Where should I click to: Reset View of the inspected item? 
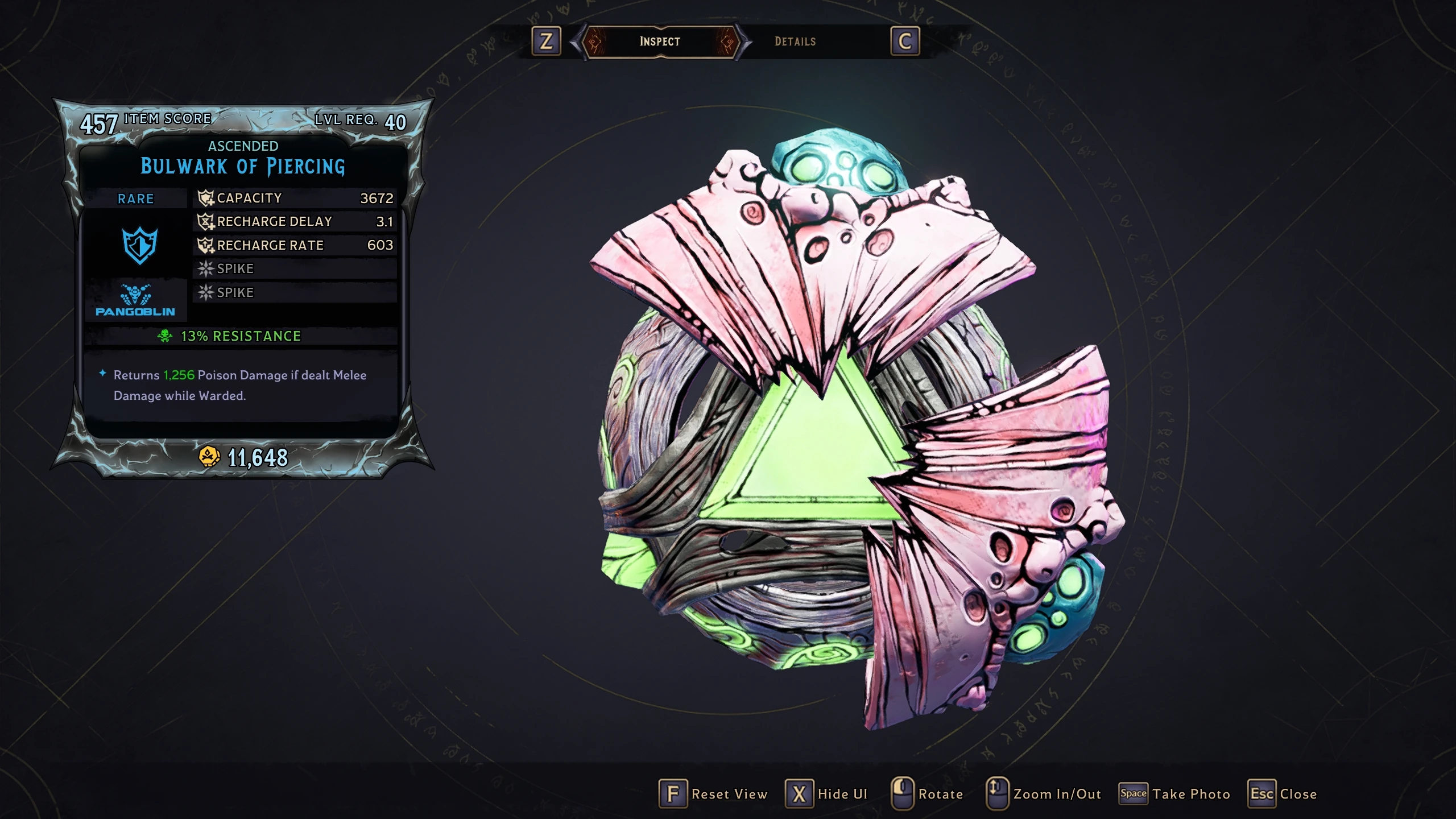(713, 793)
